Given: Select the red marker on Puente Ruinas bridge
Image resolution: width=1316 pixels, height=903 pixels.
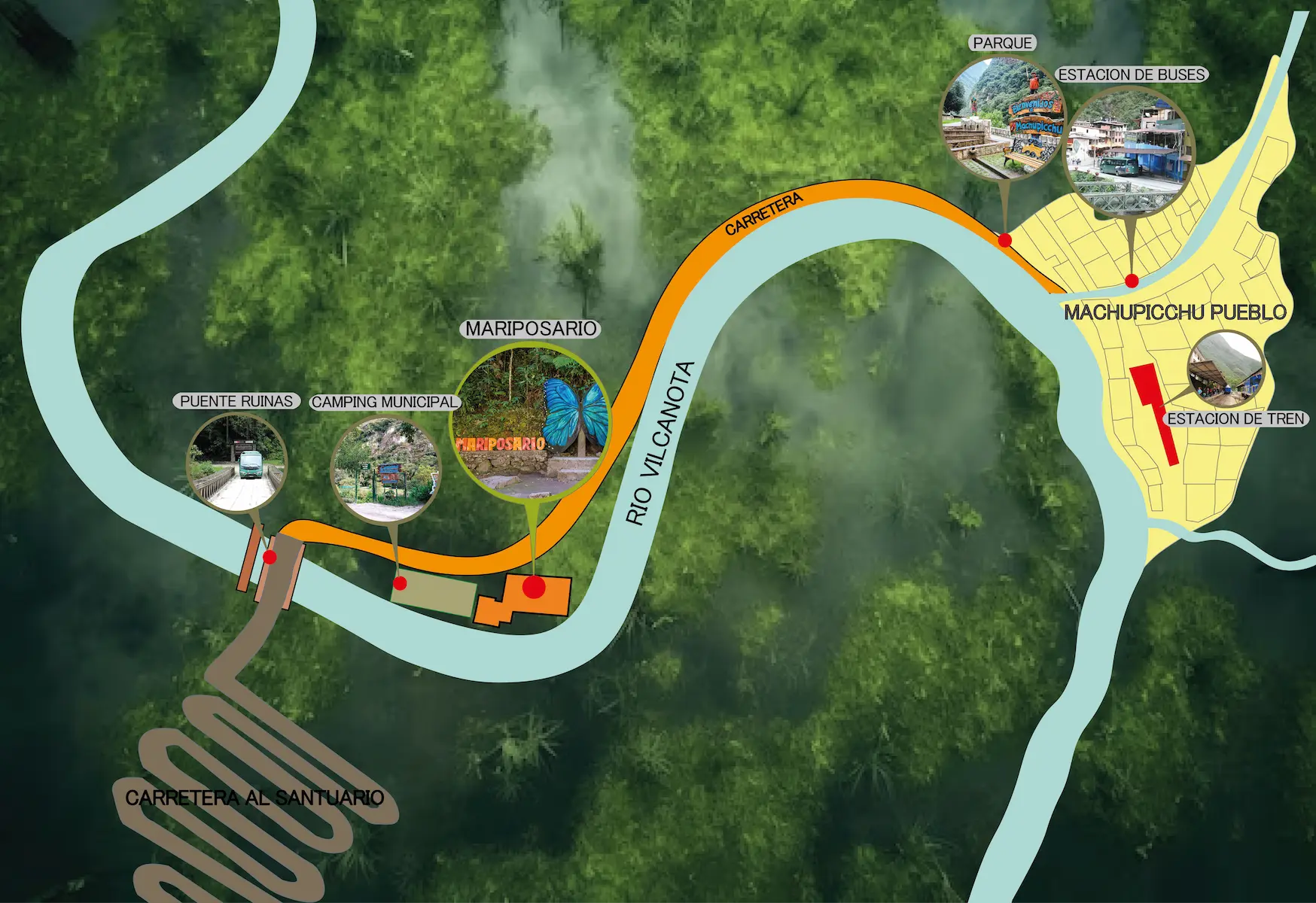Looking at the screenshot, I should 270,557.
